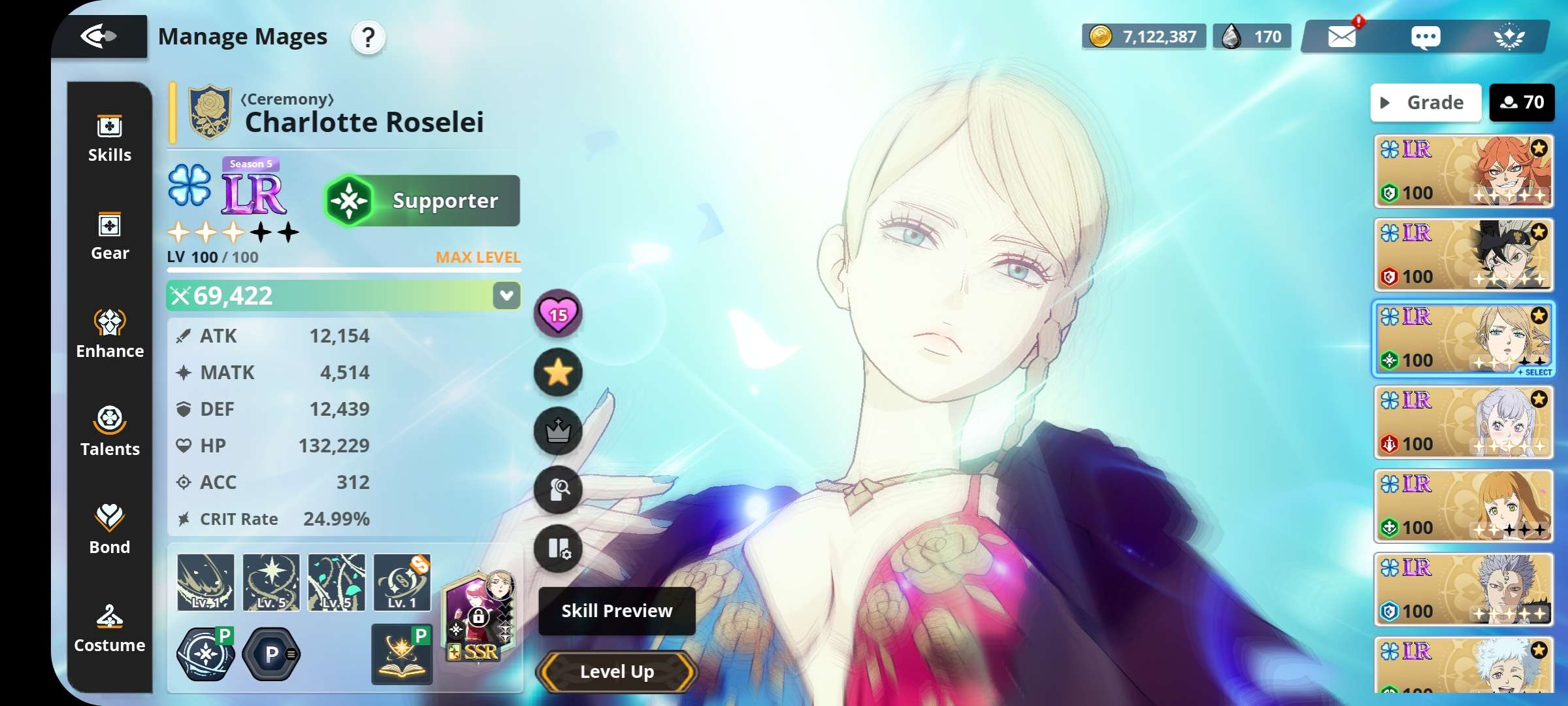Change the Grade sort option
This screenshot has height=706, width=1568.
pyautogui.click(x=1426, y=103)
